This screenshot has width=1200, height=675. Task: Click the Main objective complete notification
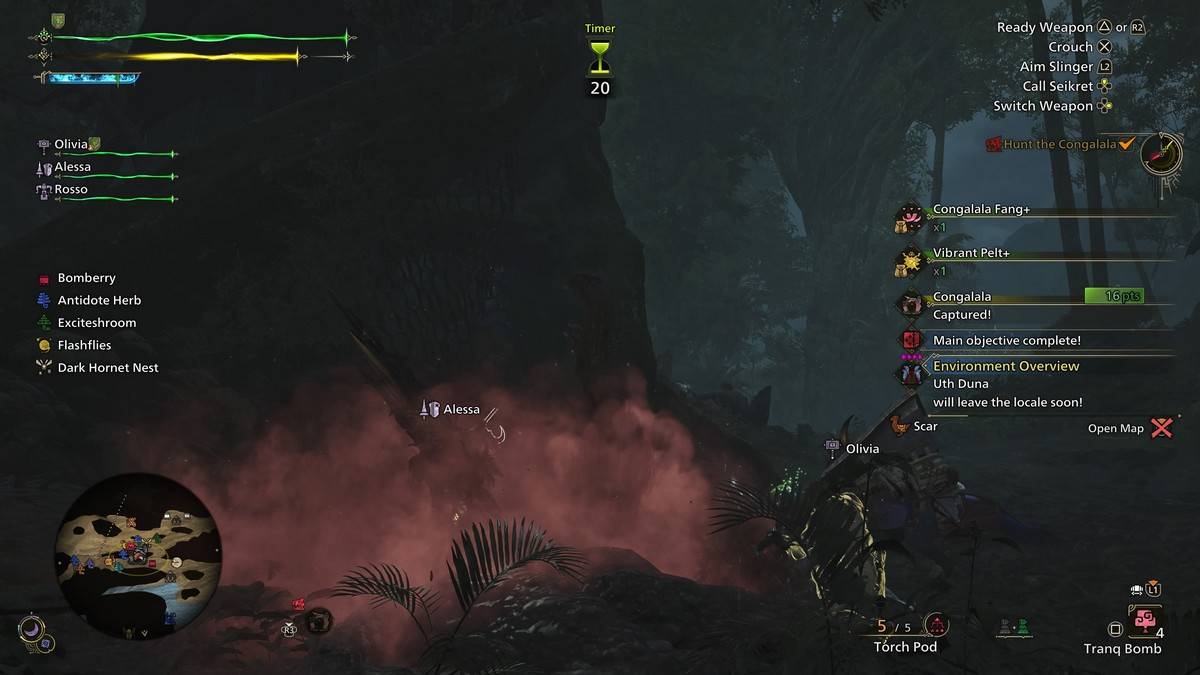(x=1006, y=341)
